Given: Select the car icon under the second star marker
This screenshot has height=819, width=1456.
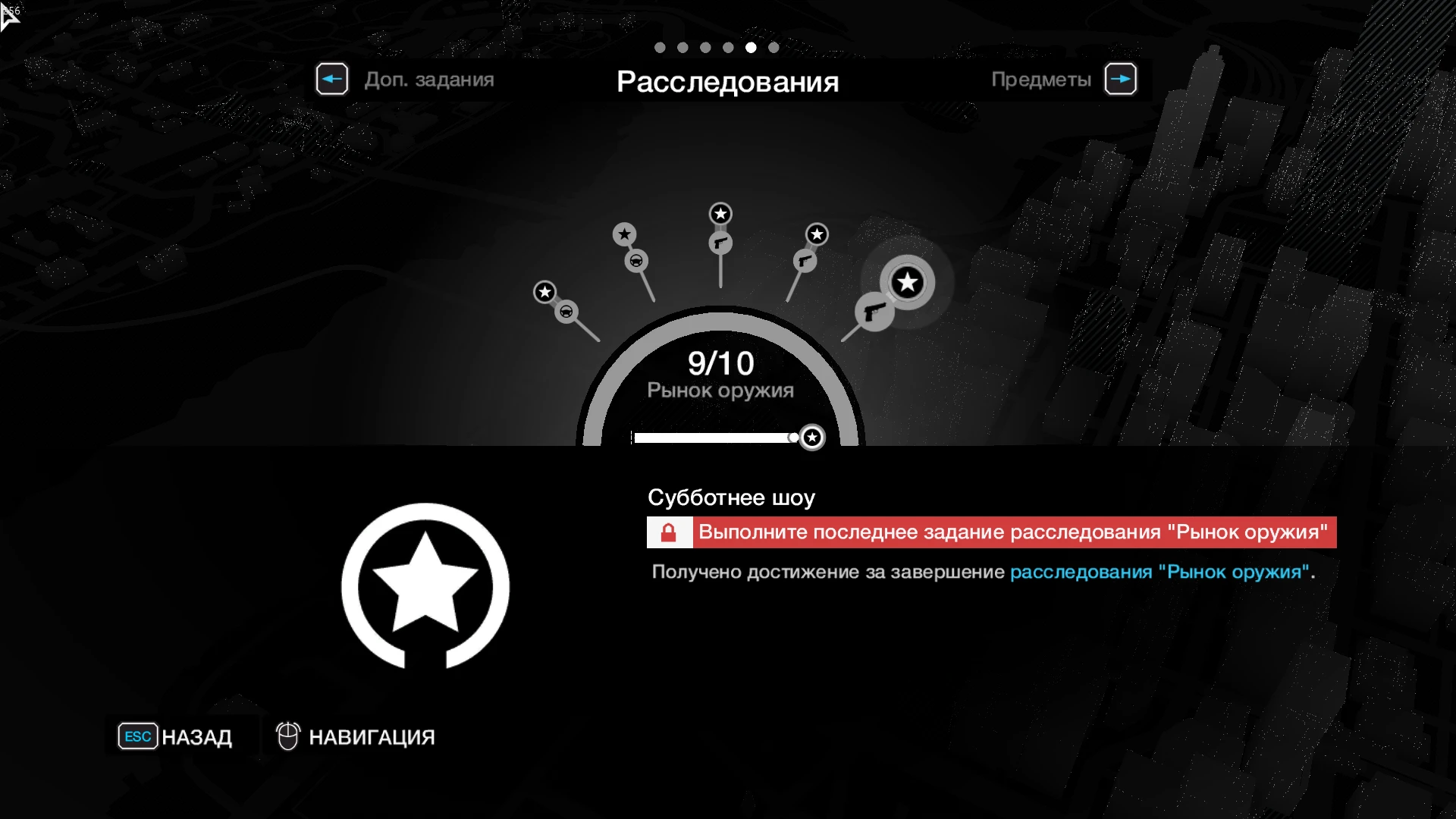Looking at the screenshot, I should (x=637, y=261).
